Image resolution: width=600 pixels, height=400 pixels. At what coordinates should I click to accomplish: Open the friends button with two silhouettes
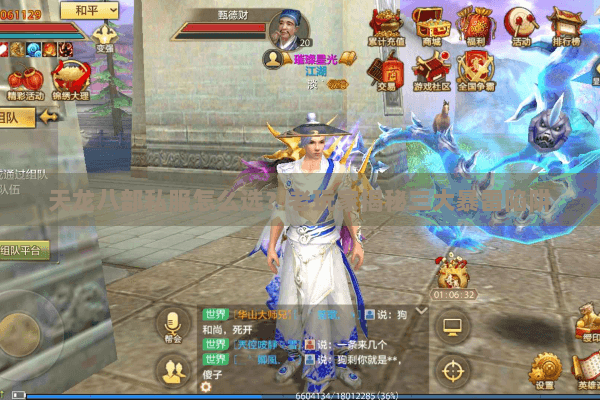[175, 371]
